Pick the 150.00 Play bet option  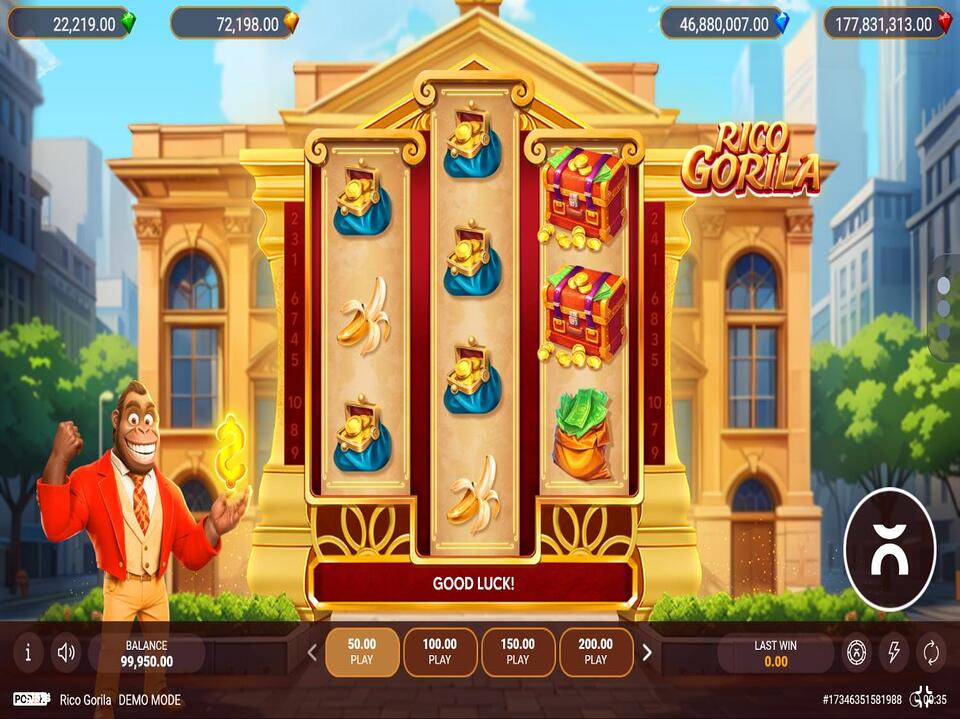518,652
